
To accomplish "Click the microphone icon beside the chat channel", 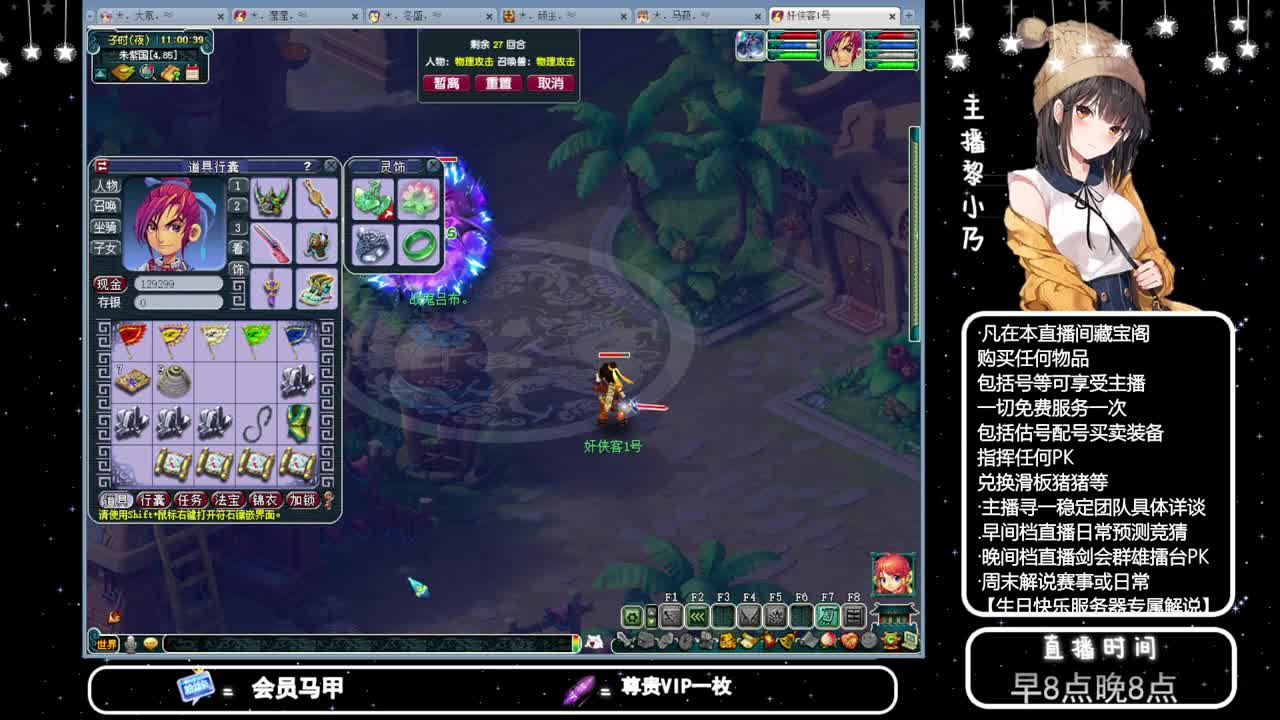I will [x=131, y=644].
